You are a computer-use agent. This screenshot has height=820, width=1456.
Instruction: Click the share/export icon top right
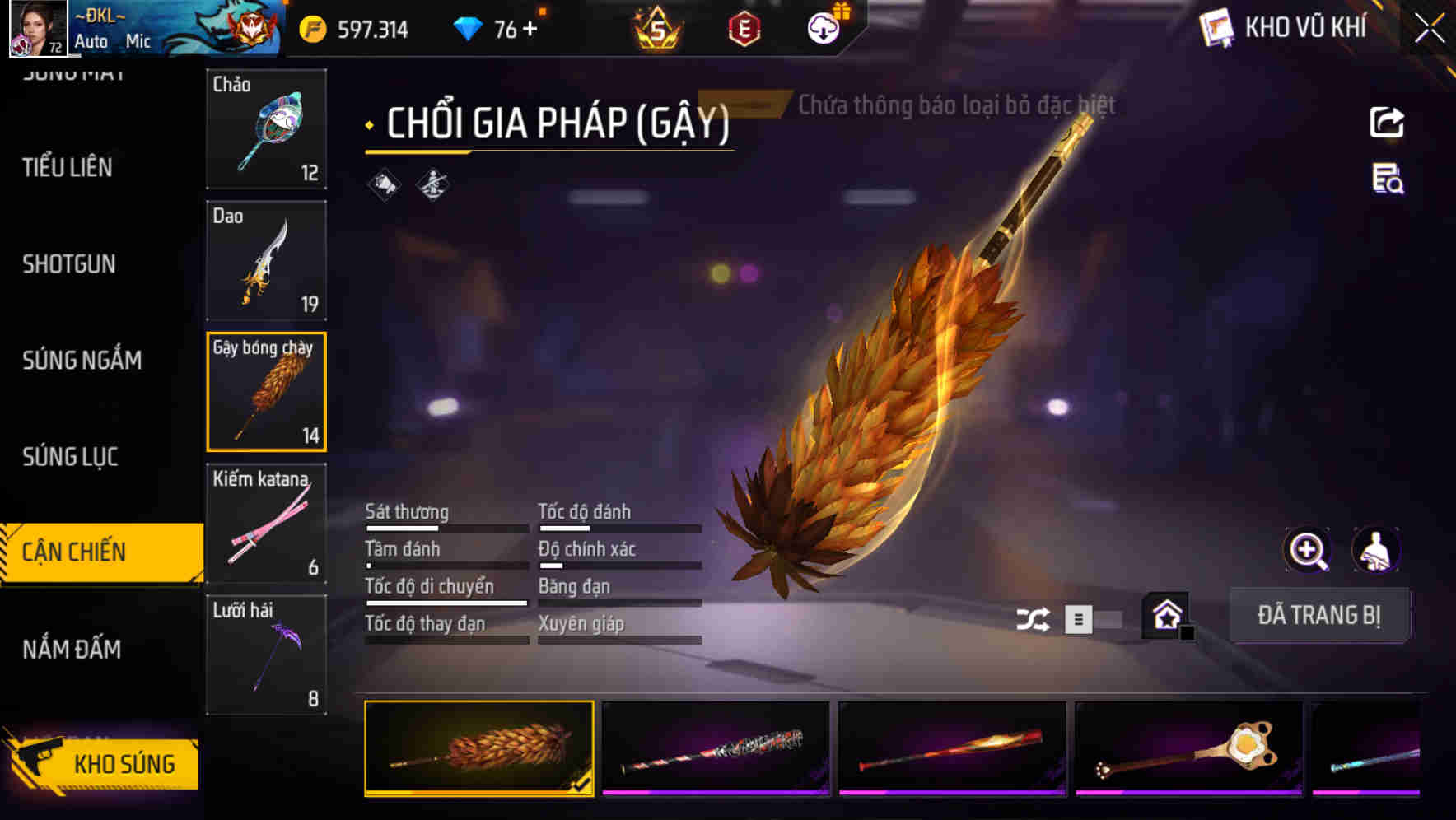pyautogui.click(x=1388, y=122)
